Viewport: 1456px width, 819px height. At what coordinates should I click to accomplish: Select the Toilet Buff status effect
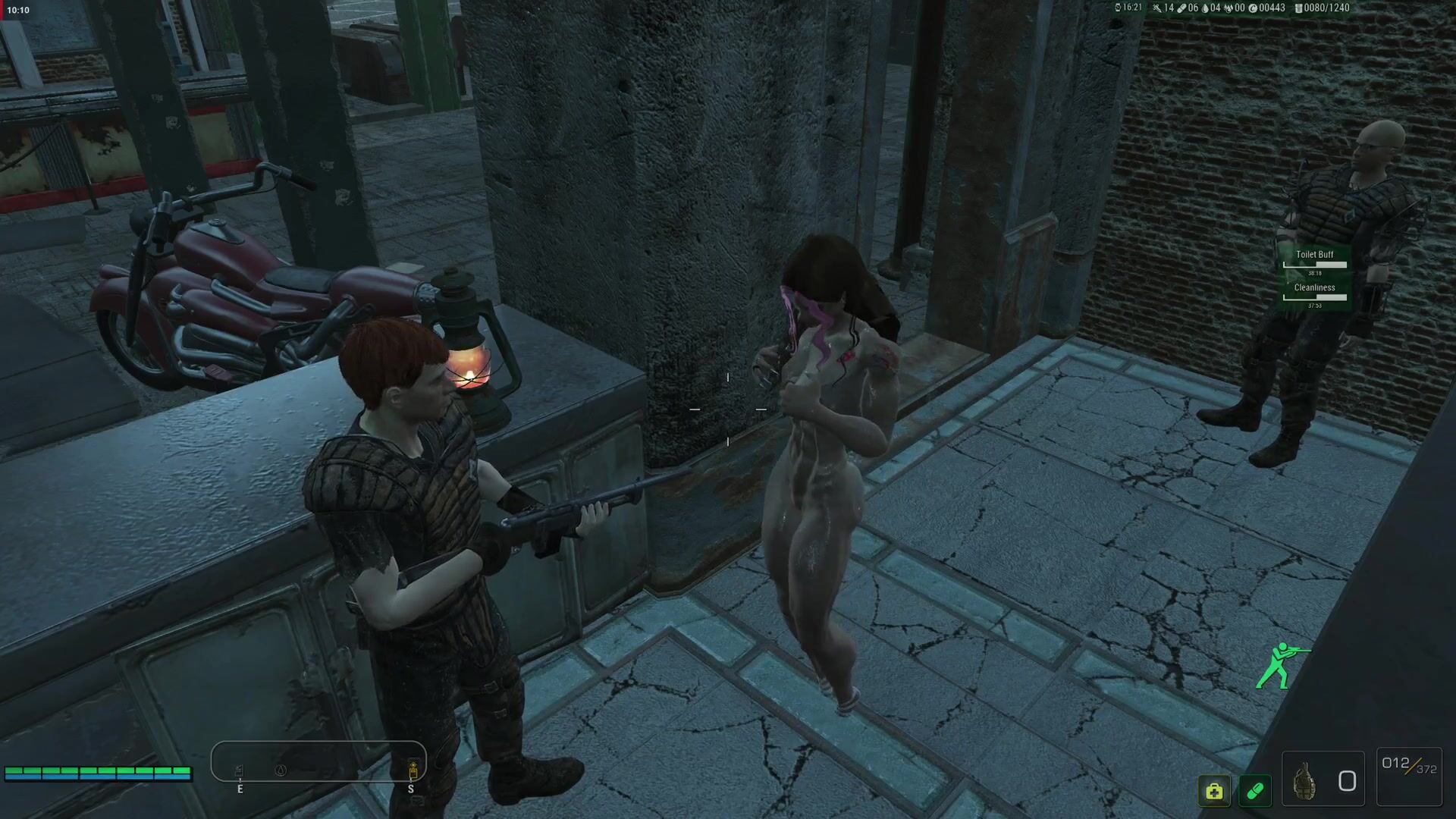(x=1314, y=259)
